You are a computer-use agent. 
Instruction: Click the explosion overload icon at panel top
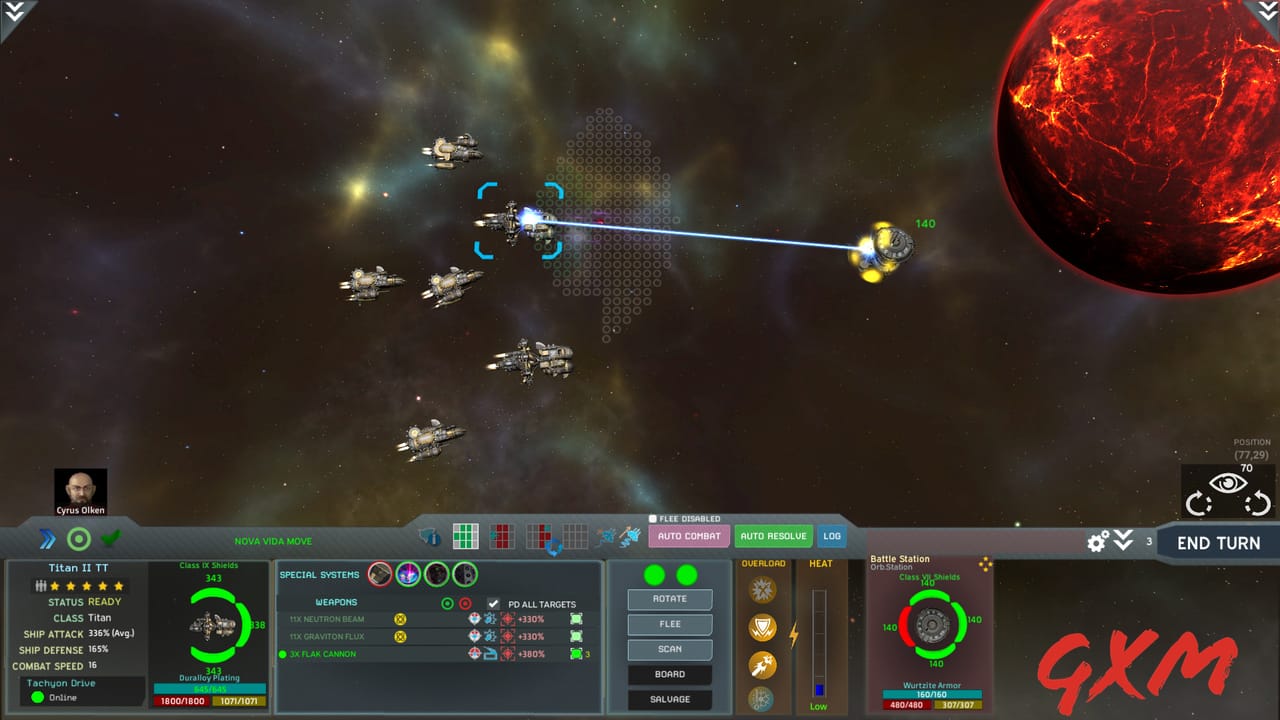(x=761, y=591)
